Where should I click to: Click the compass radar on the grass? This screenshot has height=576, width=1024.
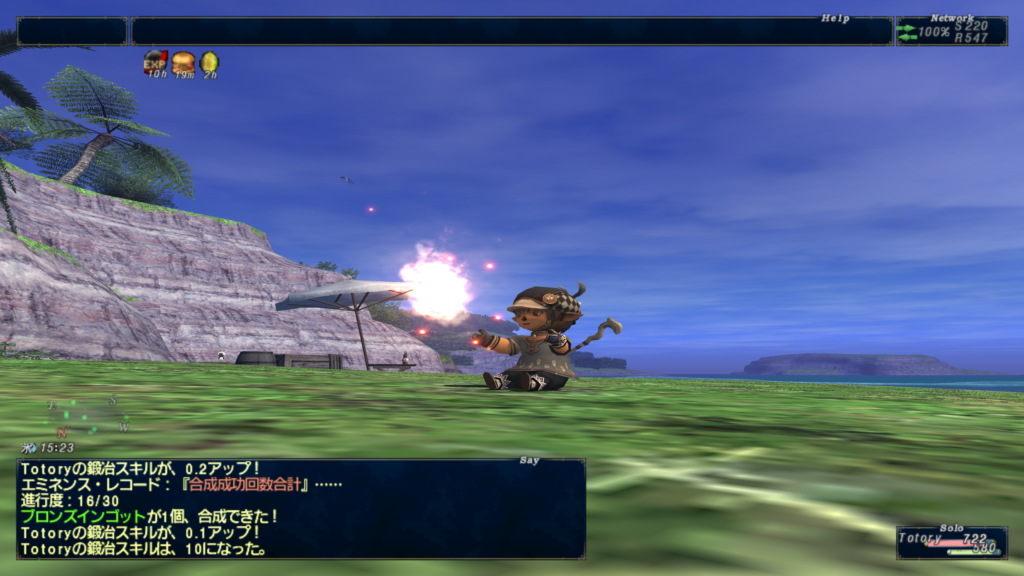coord(88,415)
